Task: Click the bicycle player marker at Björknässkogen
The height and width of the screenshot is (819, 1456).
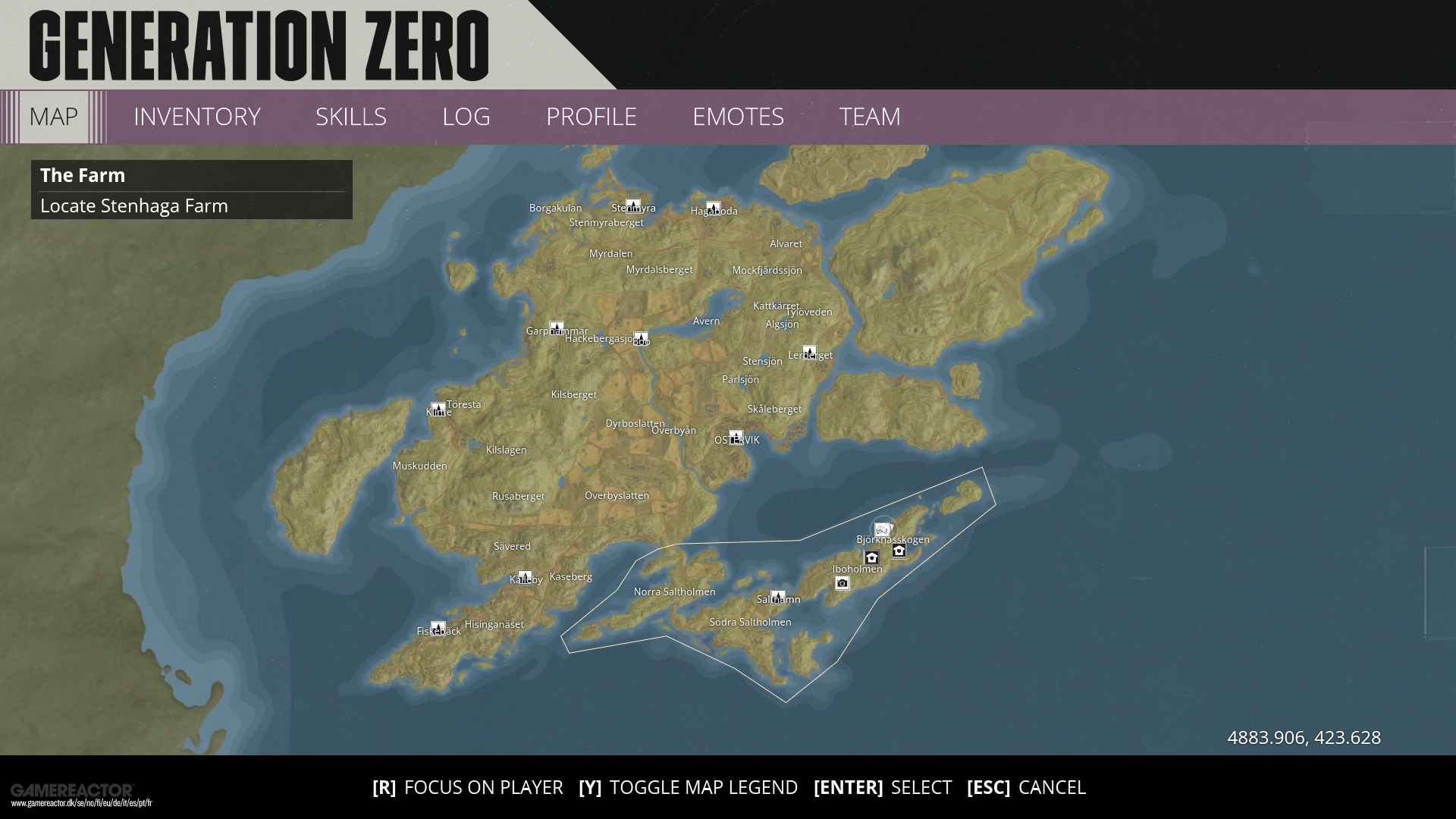Action: click(x=883, y=530)
